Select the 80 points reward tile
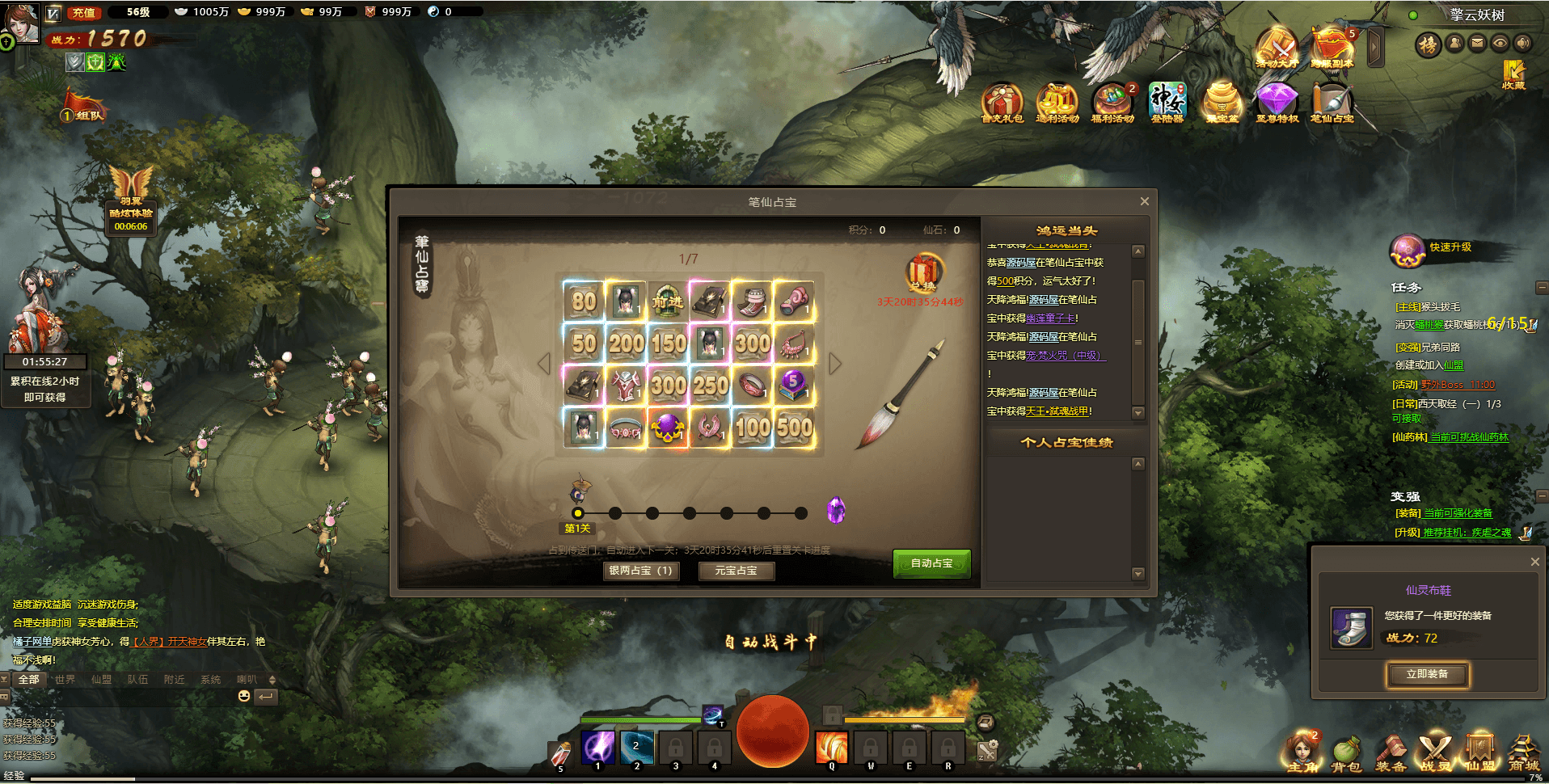Viewport: 1549px width, 784px height. point(584,301)
